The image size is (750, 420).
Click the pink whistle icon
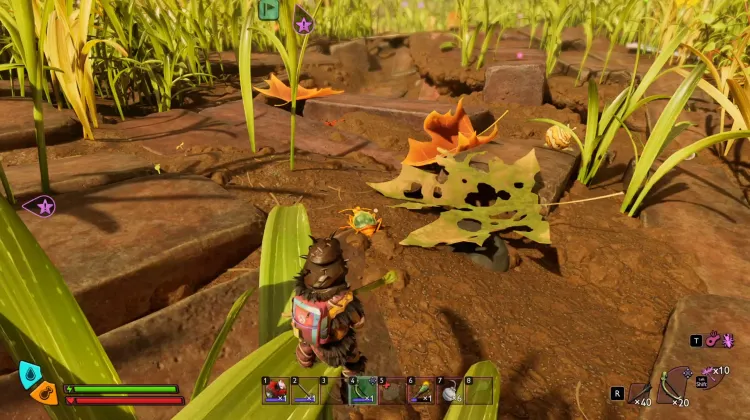coord(712,340)
